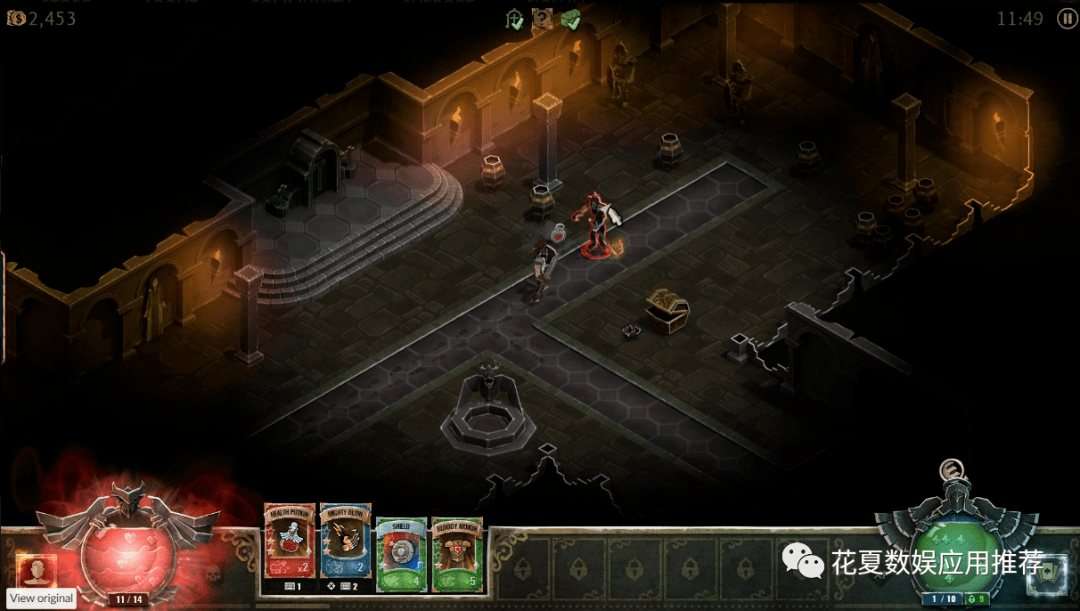Click the checked shrine objective icon
The height and width of the screenshot is (611, 1080).
click(515, 18)
